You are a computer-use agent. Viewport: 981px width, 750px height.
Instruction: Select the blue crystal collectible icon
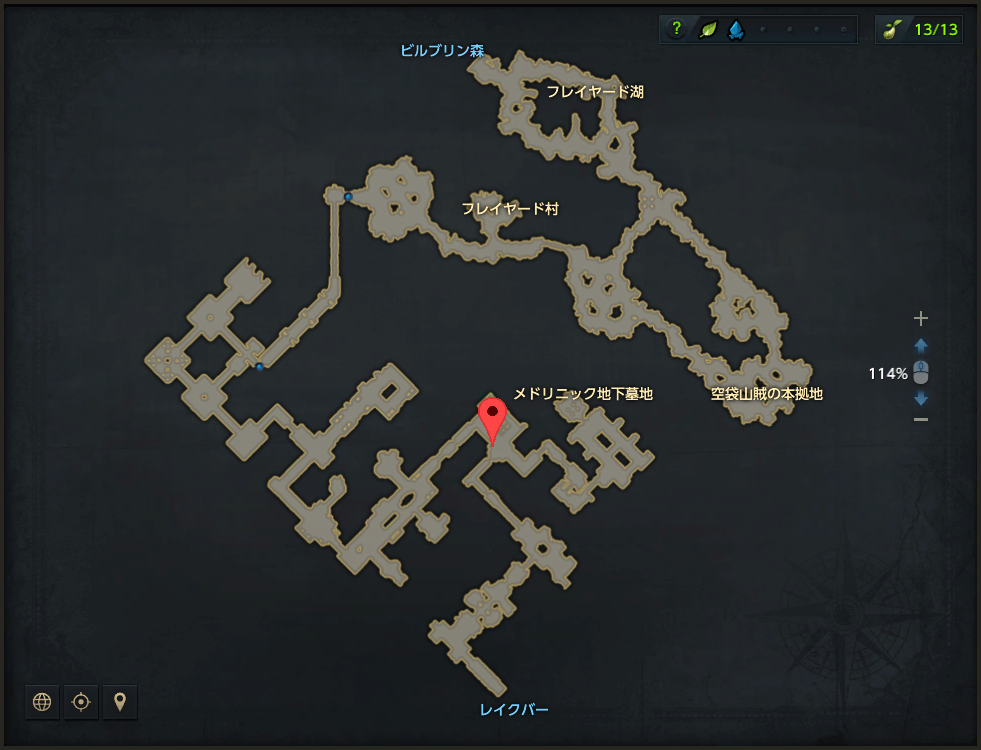(x=735, y=30)
